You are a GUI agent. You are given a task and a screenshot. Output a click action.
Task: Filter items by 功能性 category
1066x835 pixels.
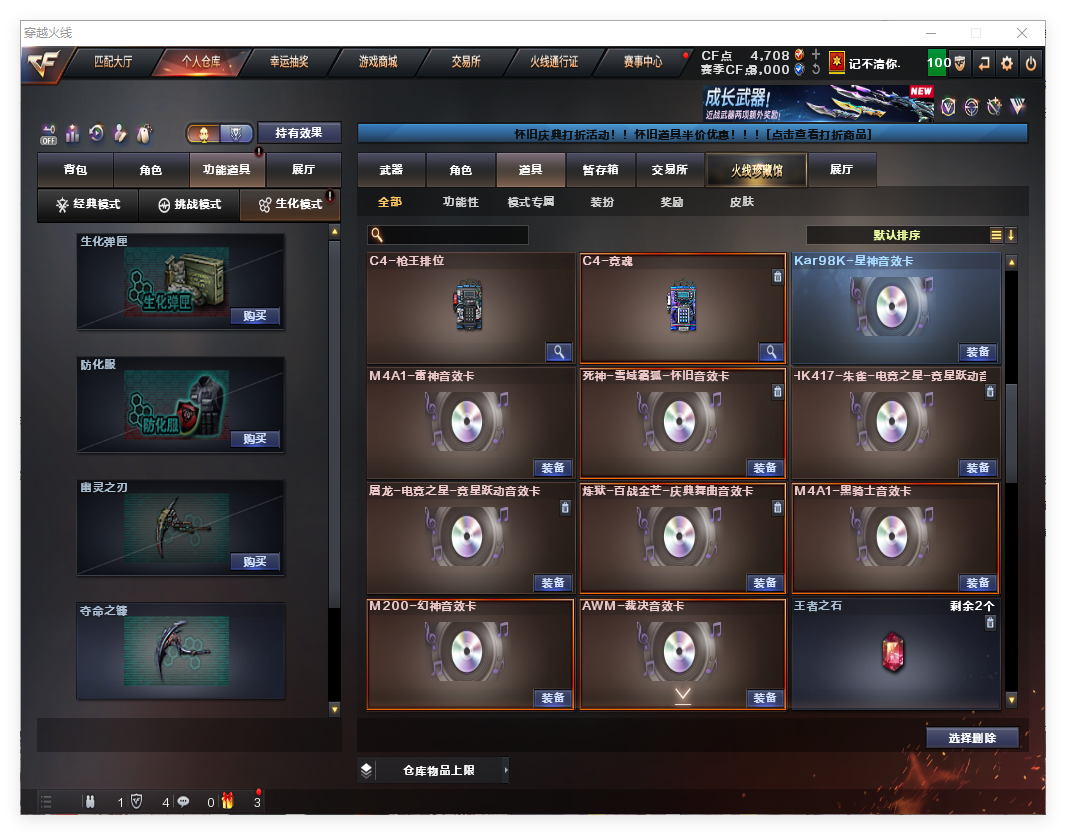click(461, 202)
